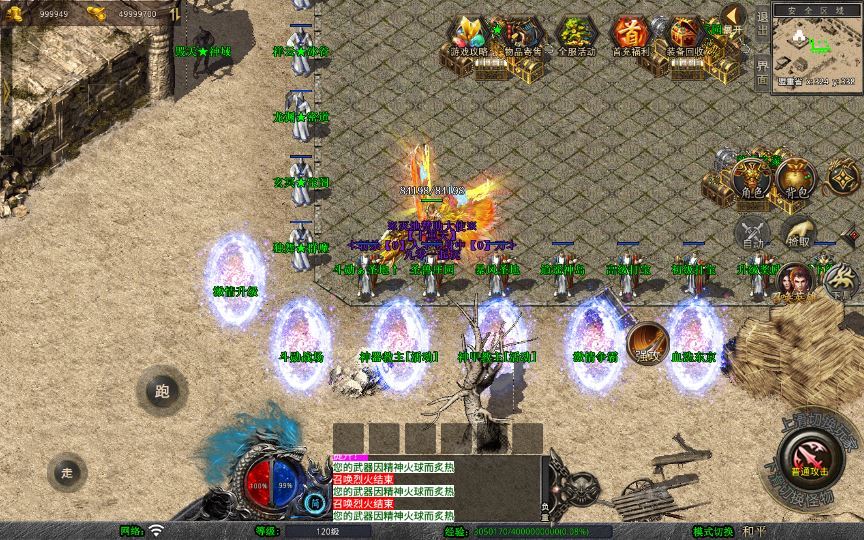Open the 角色 character panel
Viewport: 864px width, 540px height.
[x=750, y=179]
